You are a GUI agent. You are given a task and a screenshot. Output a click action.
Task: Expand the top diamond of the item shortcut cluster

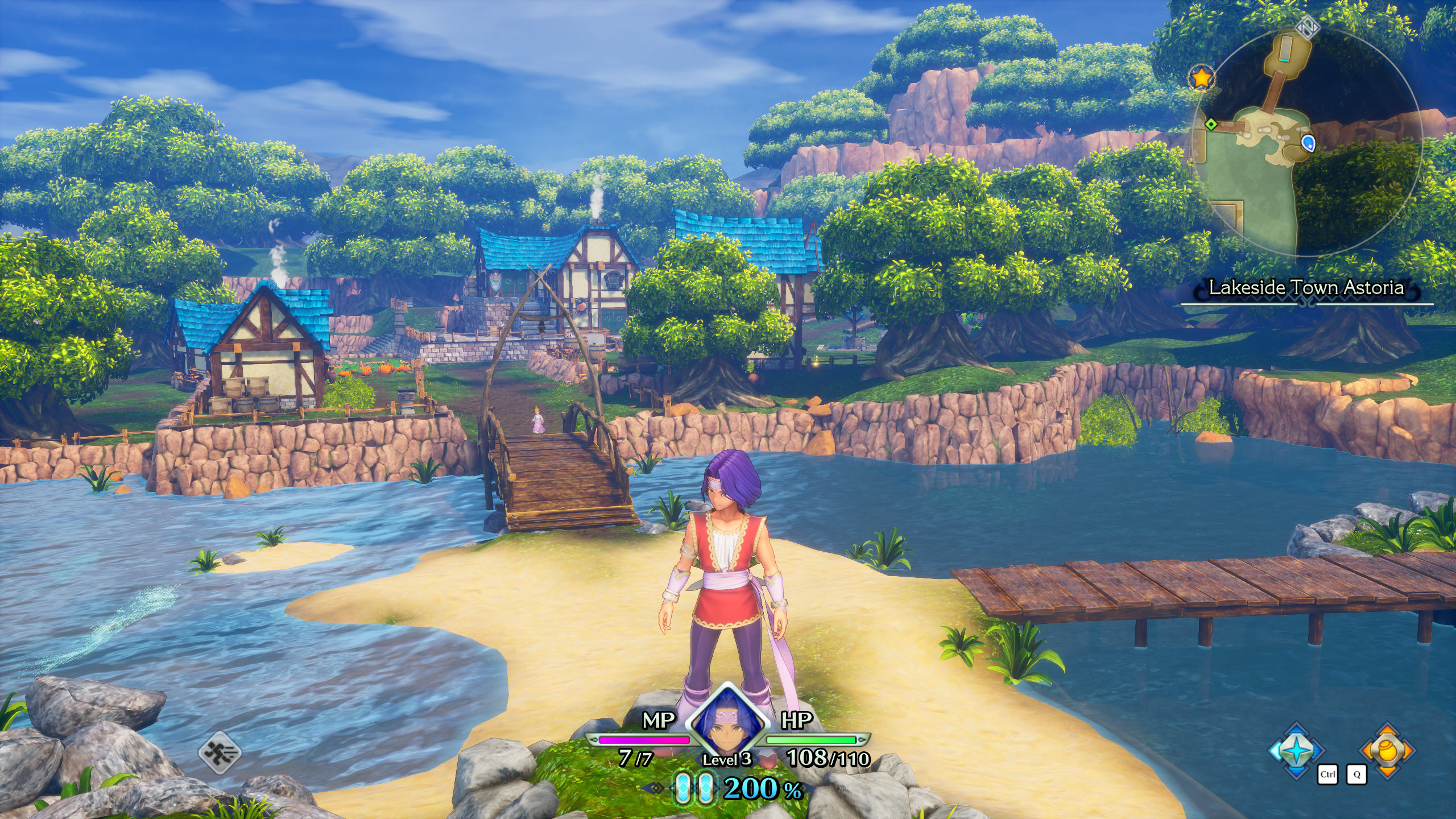[x=1387, y=729]
